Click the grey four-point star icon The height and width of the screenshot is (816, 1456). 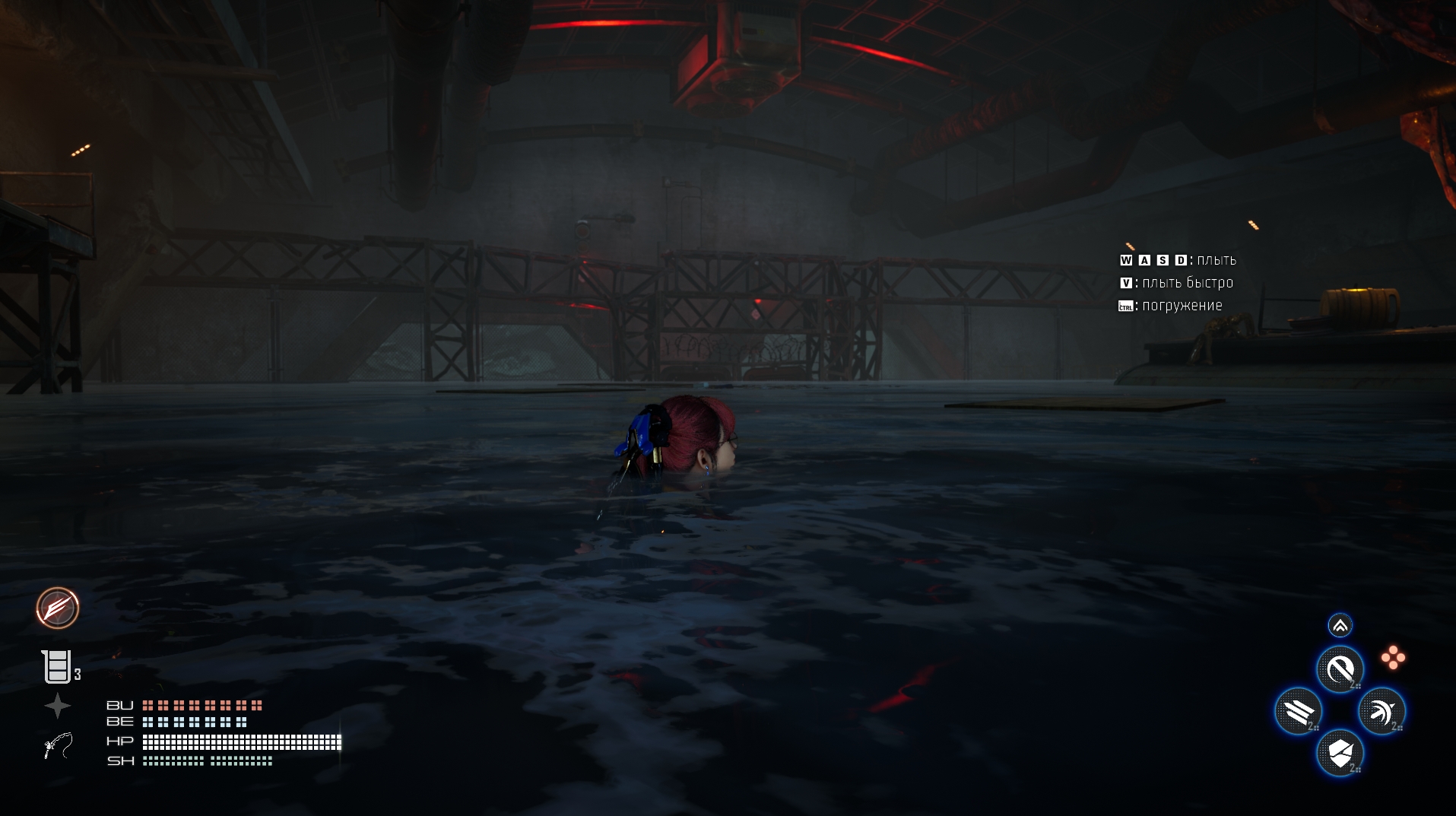pyautogui.click(x=57, y=706)
